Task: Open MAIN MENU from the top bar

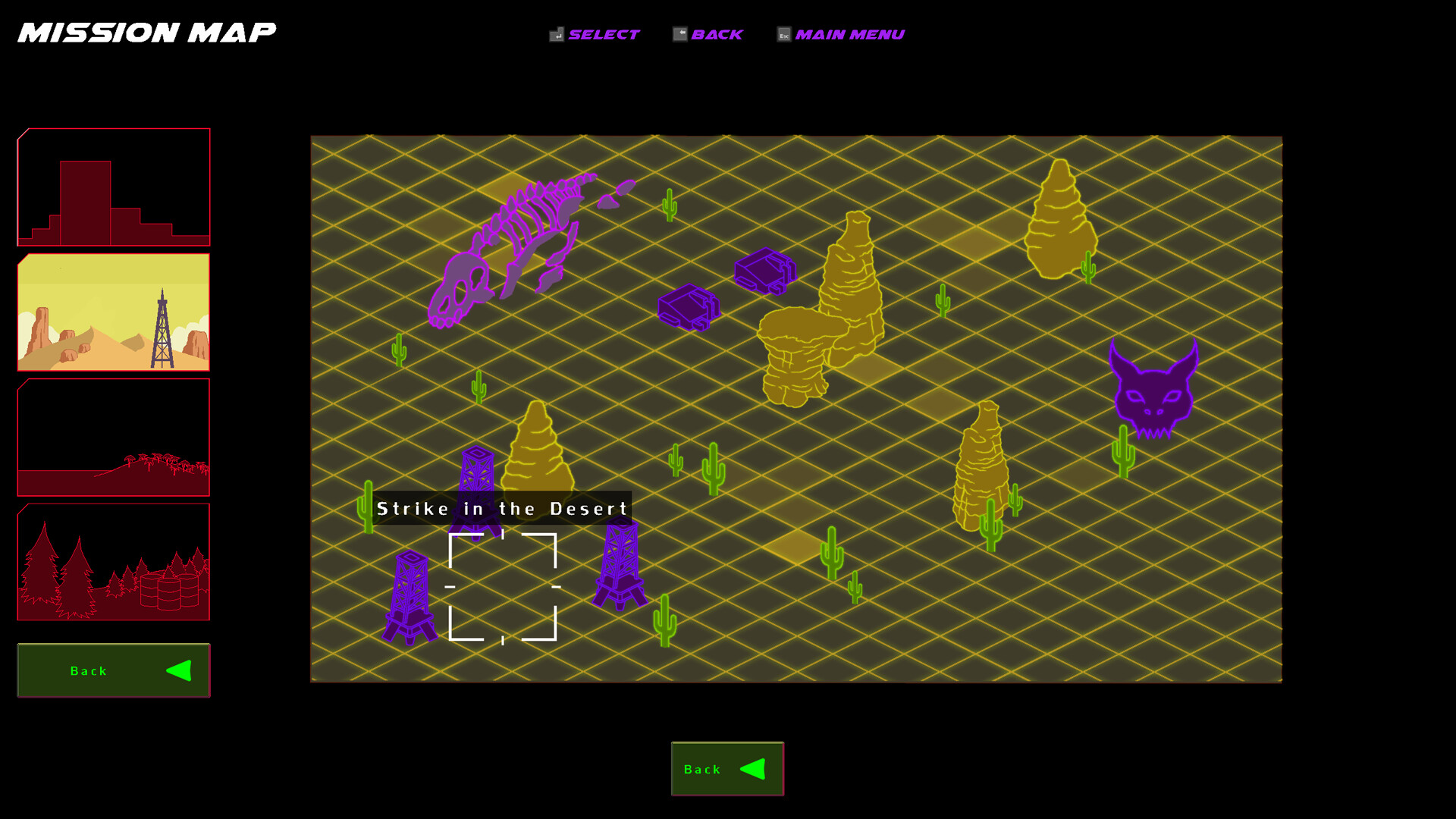Action: click(x=849, y=33)
